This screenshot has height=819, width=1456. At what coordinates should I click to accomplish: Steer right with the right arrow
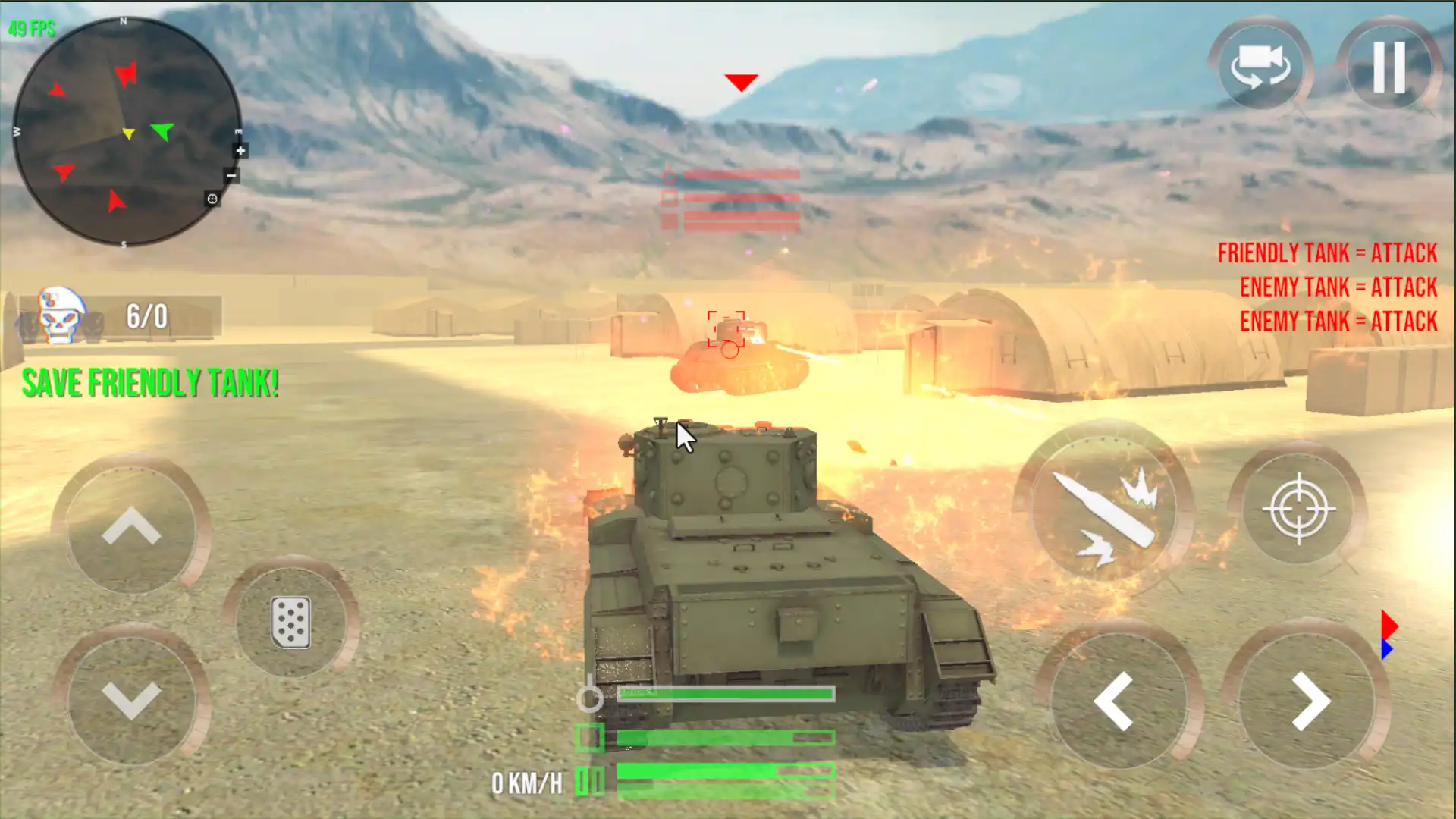[1310, 701]
